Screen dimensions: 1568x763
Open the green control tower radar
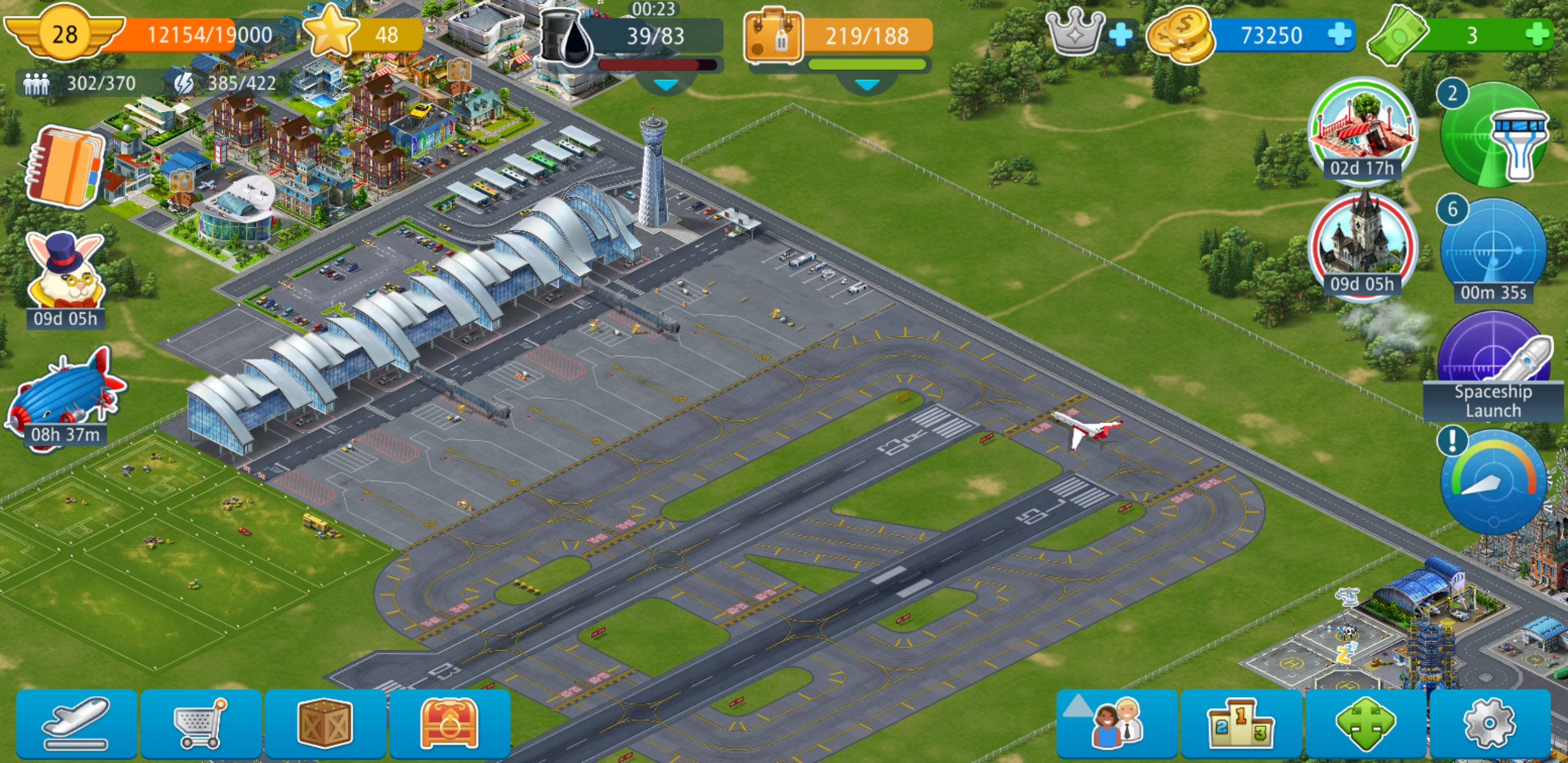tap(1493, 135)
